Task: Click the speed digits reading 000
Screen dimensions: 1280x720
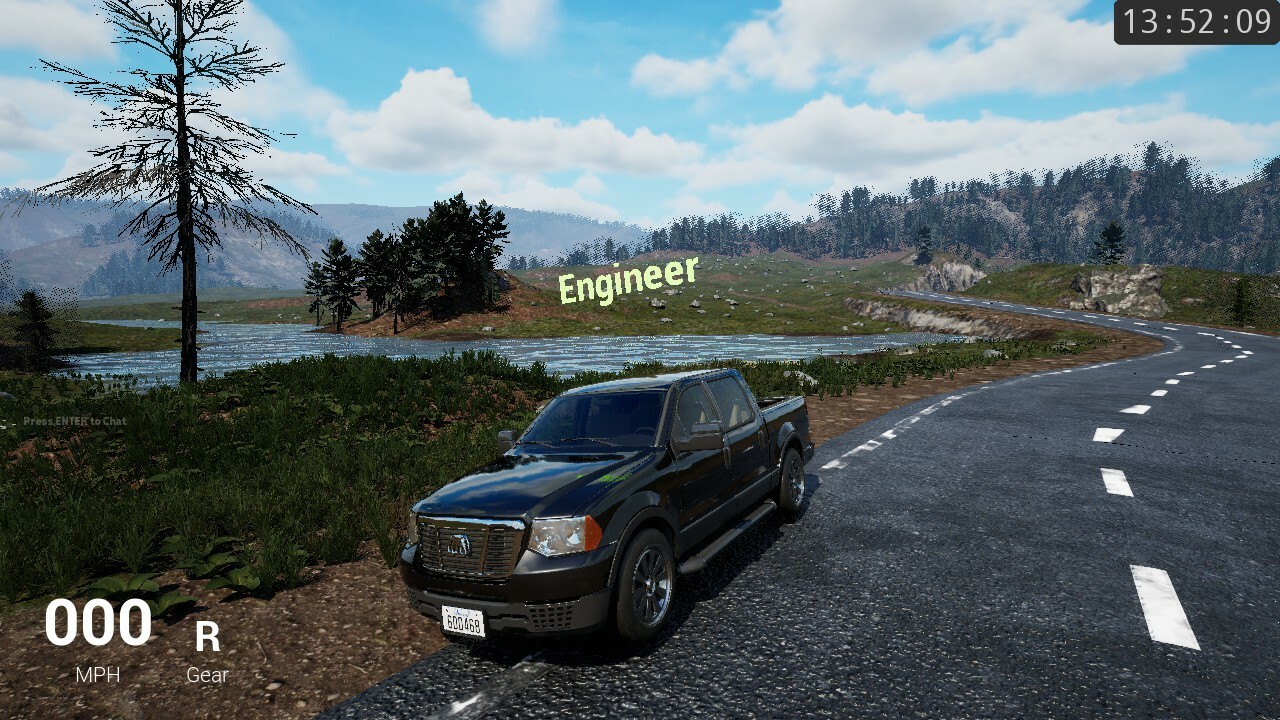Action: coord(96,624)
